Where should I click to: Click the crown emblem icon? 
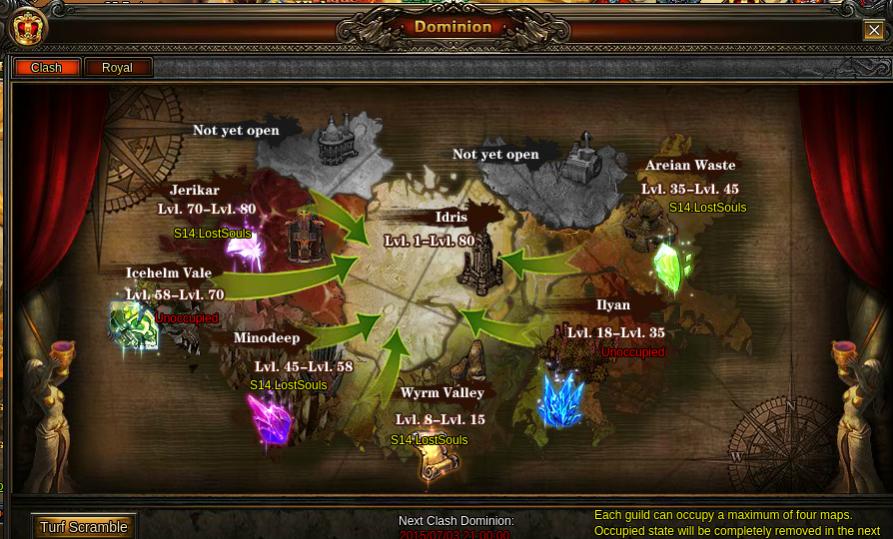[x=27, y=27]
